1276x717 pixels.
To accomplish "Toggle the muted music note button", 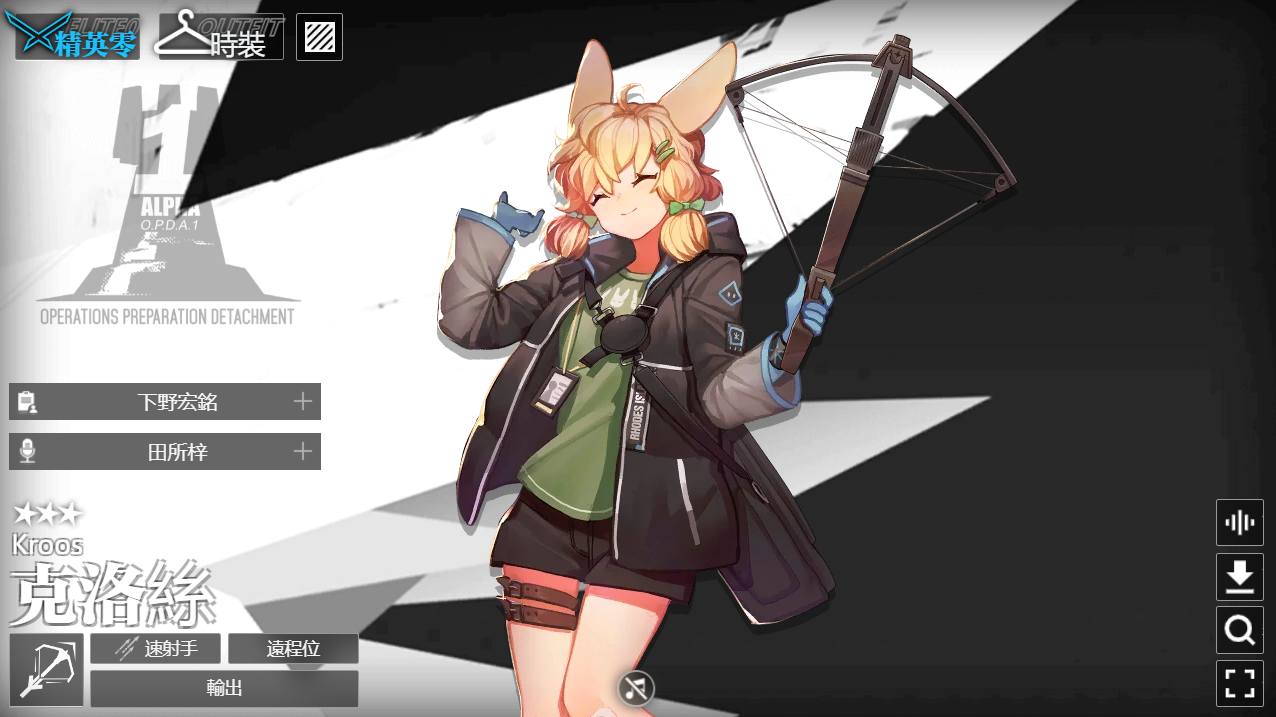I will click(x=635, y=688).
